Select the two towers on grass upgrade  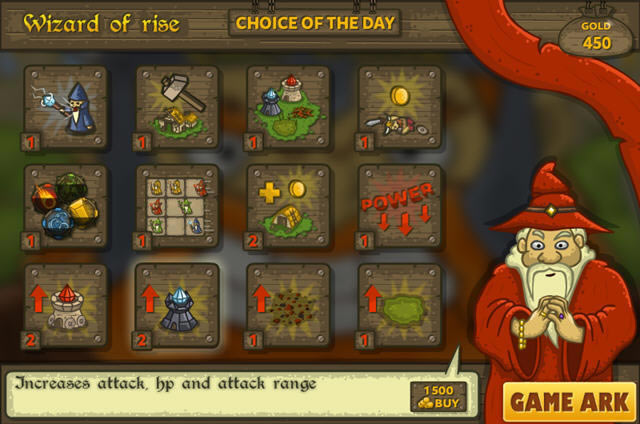click(x=288, y=108)
